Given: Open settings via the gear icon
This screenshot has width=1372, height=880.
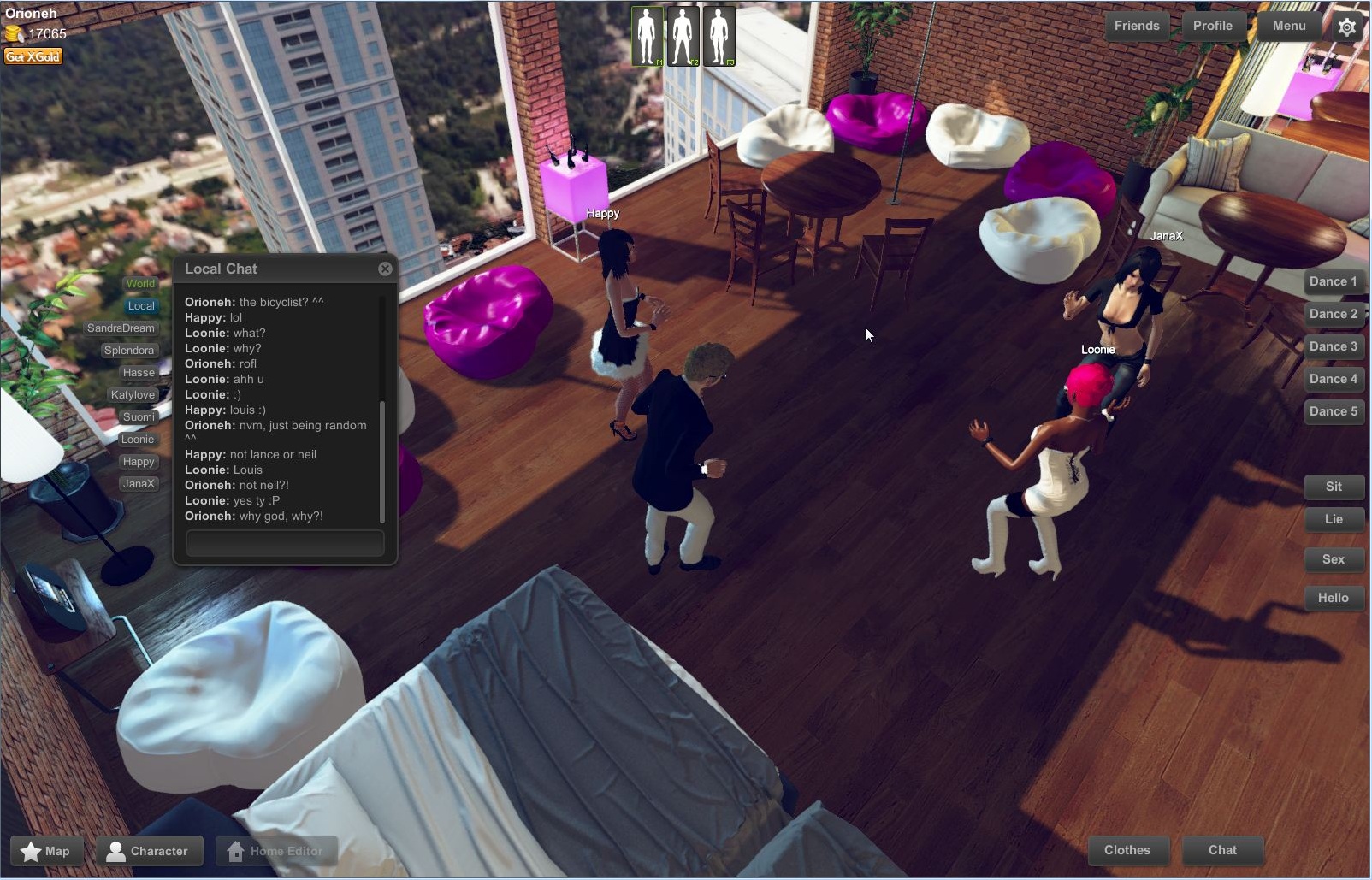Looking at the screenshot, I should pyautogui.click(x=1347, y=27).
